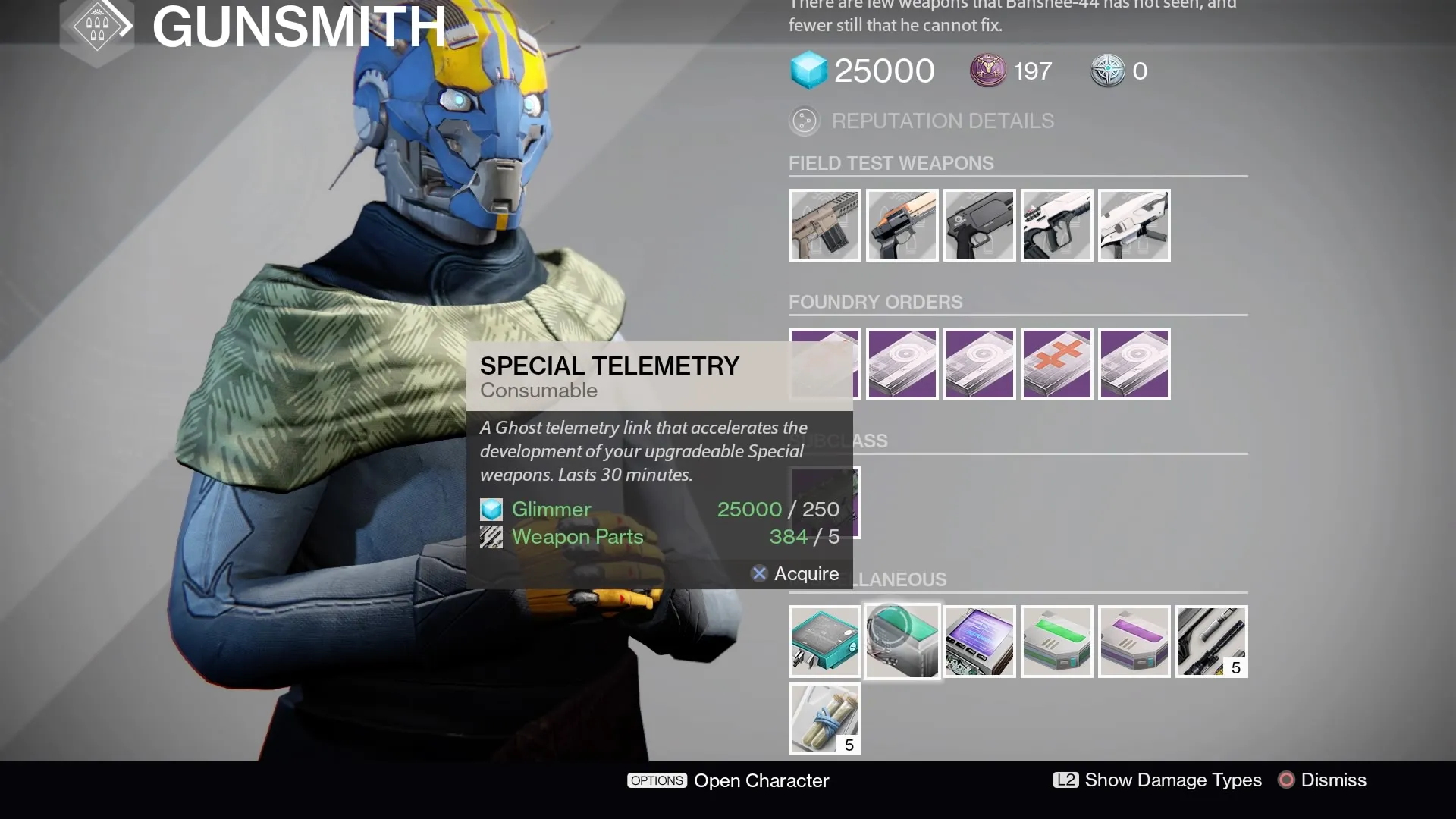Select the highlighted Special Telemetry consumable

[x=902, y=641]
